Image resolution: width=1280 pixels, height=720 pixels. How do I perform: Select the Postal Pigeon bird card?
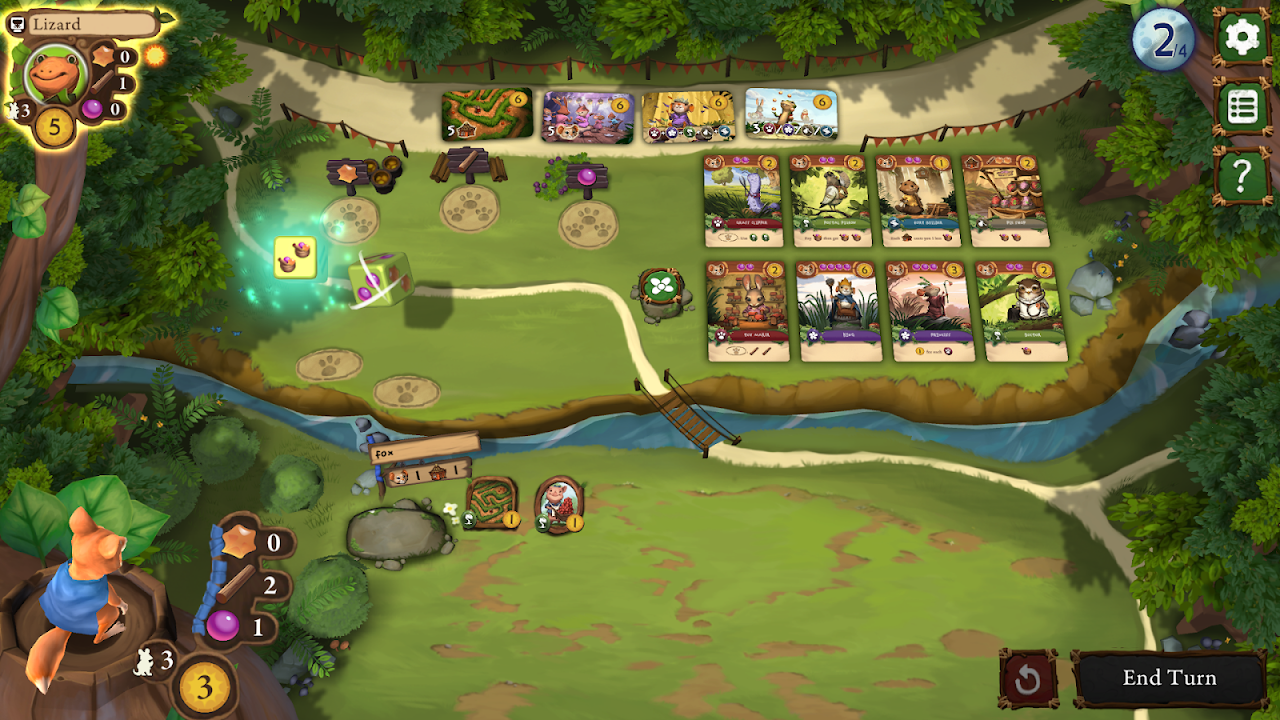[830, 200]
